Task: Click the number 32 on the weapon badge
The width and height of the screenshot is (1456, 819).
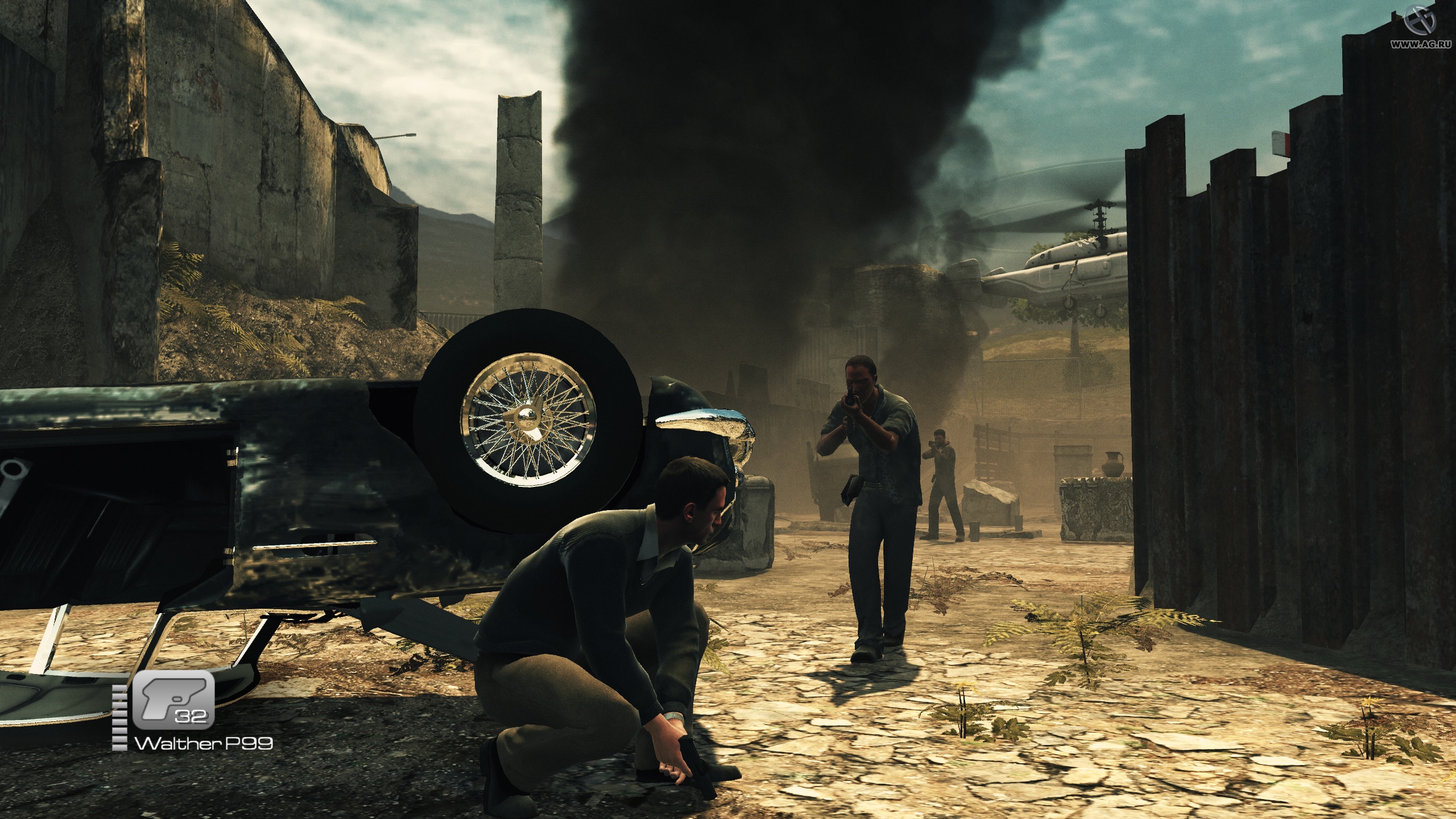Action: tap(192, 717)
